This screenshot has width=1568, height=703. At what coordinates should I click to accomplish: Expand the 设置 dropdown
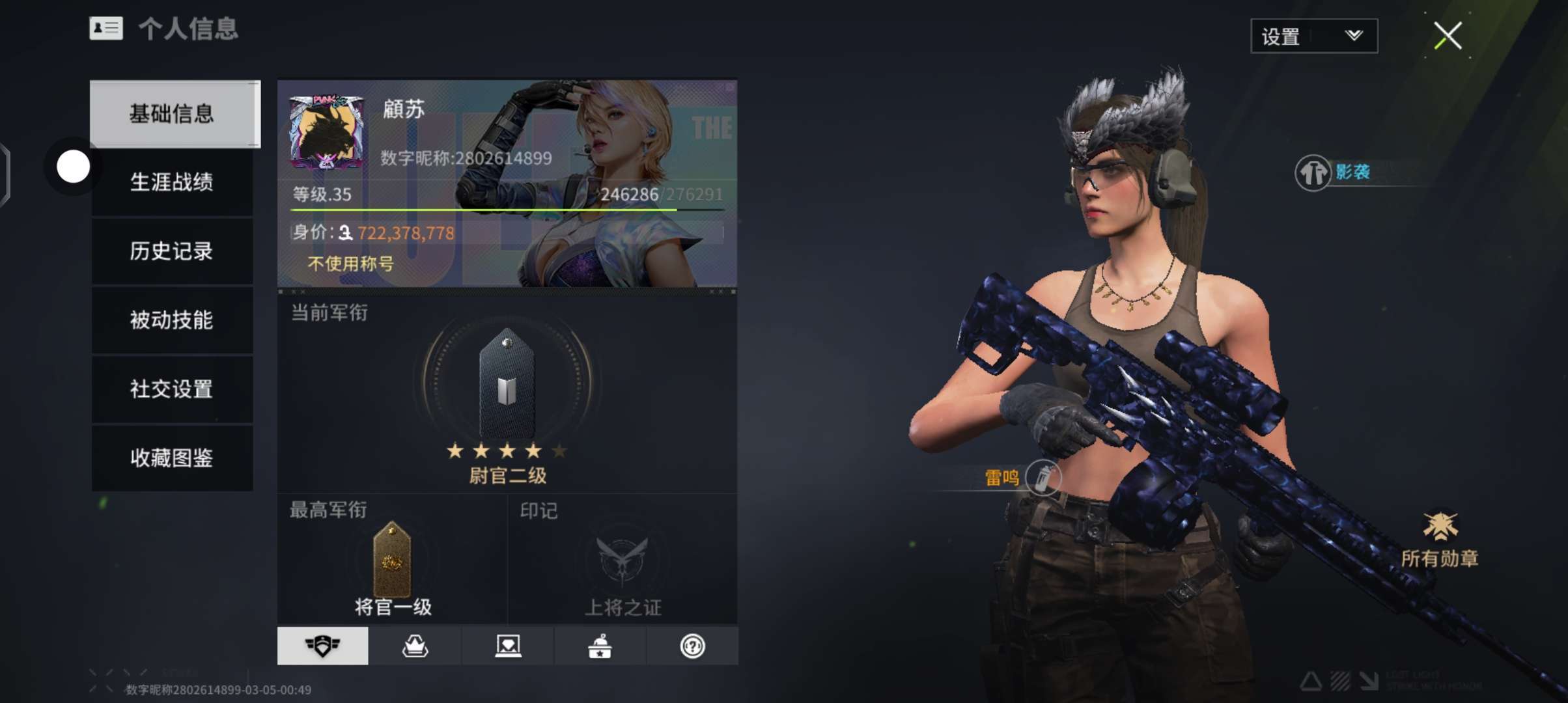pyautogui.click(x=1313, y=36)
